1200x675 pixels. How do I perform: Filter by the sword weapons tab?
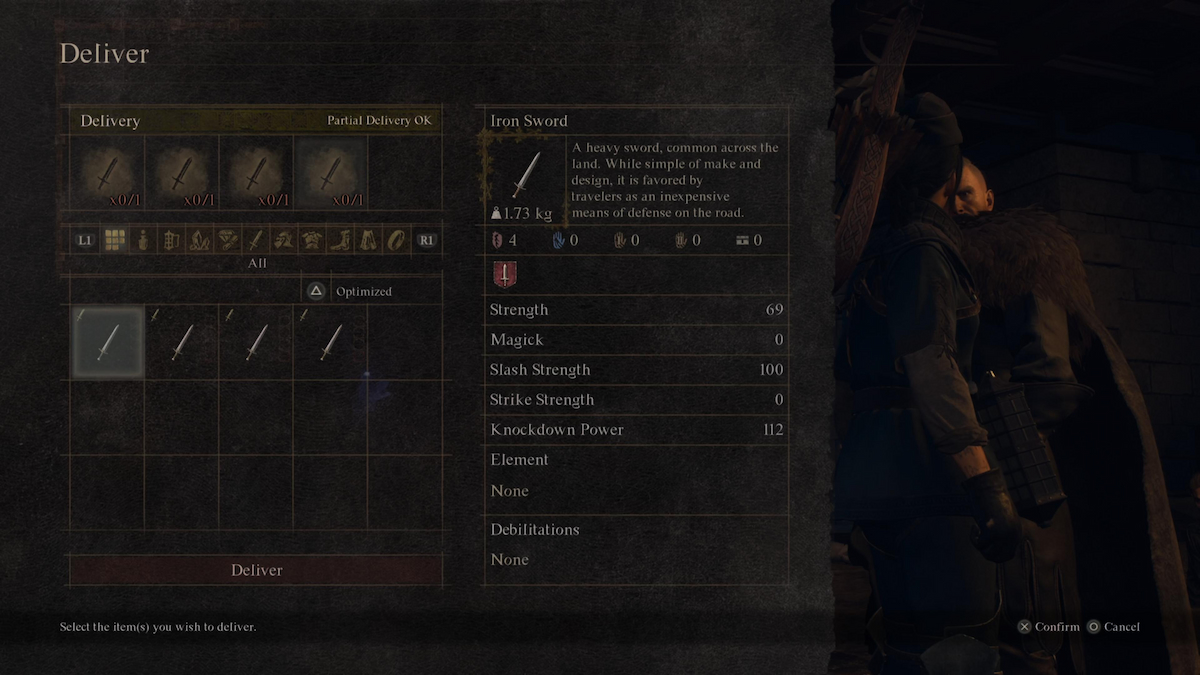click(x=256, y=240)
